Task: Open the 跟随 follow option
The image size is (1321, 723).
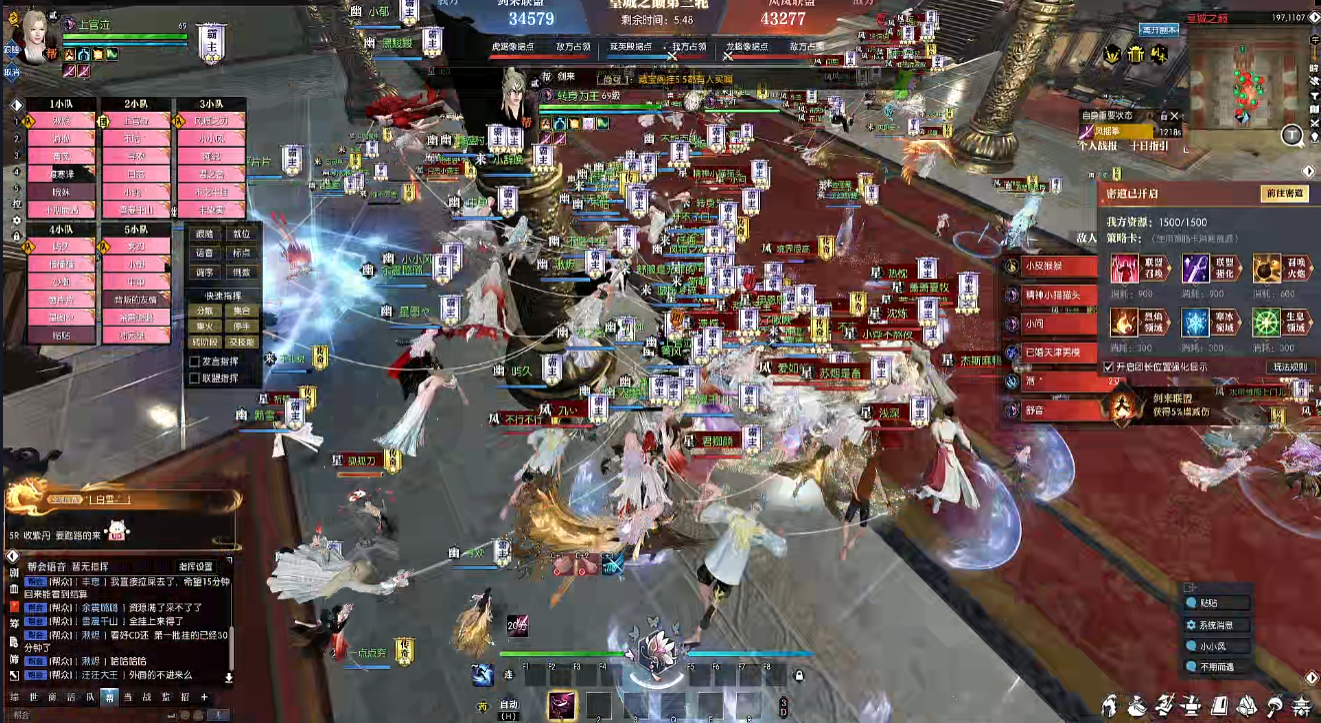Action: tap(204, 235)
